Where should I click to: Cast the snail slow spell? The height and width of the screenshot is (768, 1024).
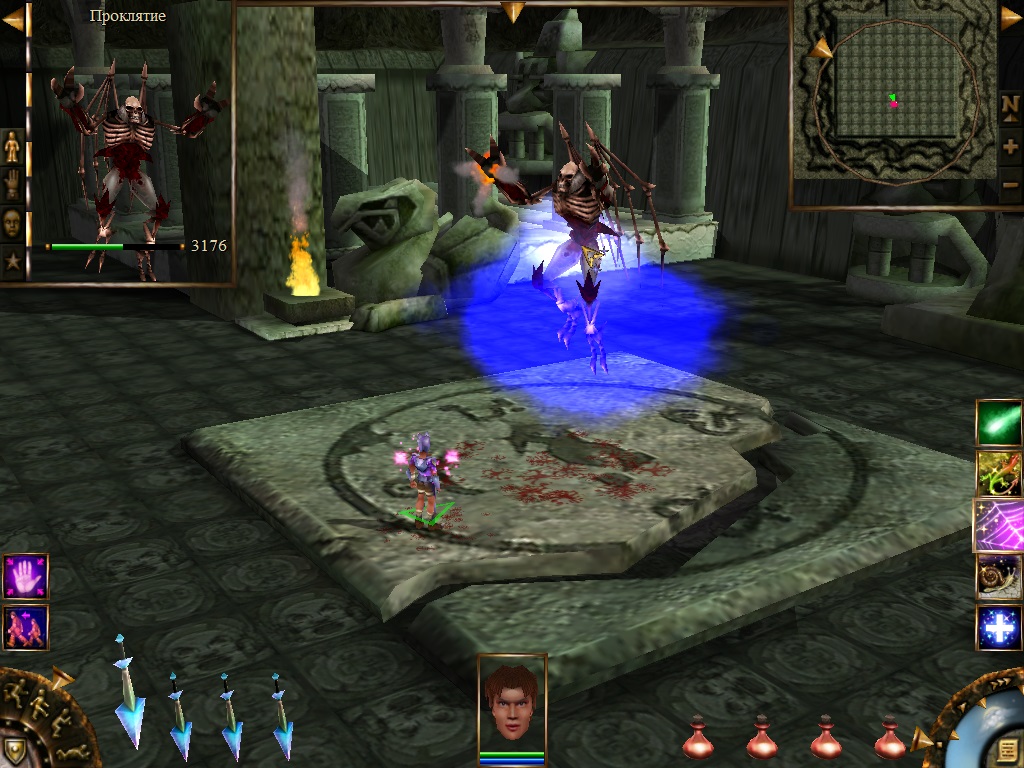(999, 577)
